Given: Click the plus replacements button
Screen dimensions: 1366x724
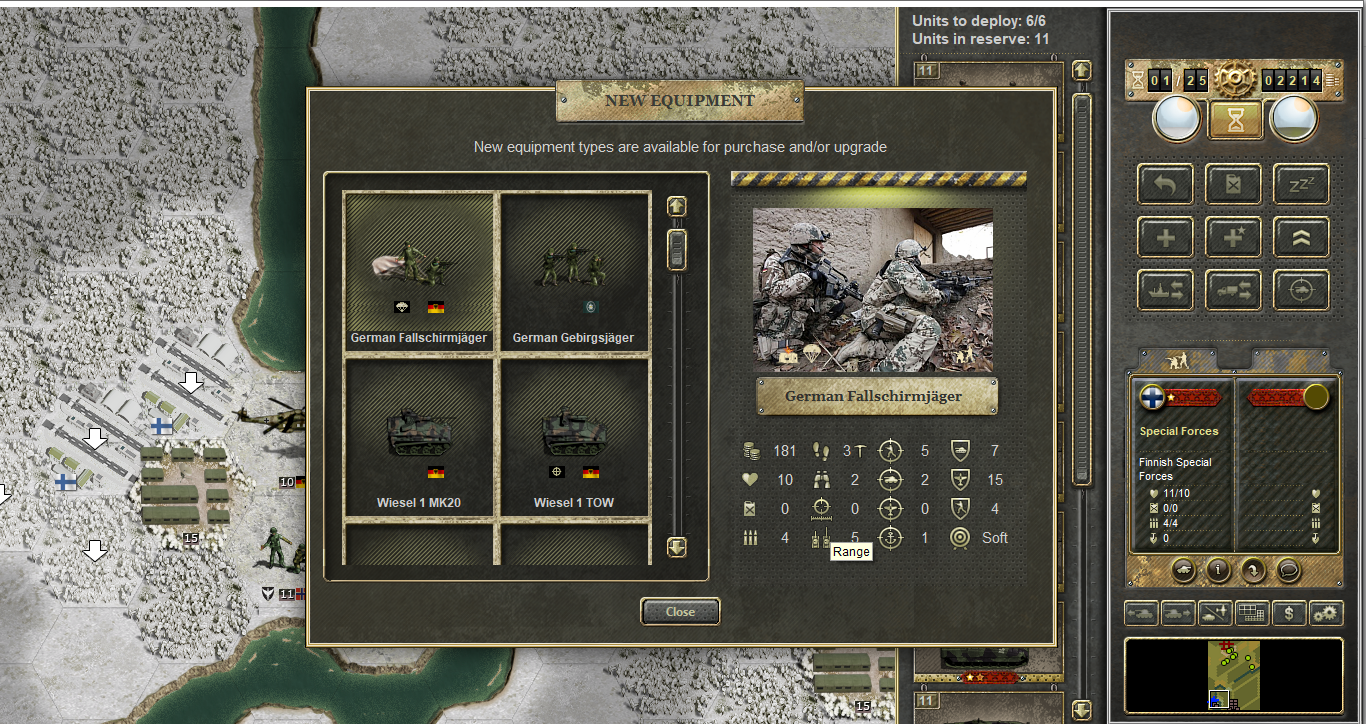Looking at the screenshot, I should pyautogui.click(x=1165, y=237).
